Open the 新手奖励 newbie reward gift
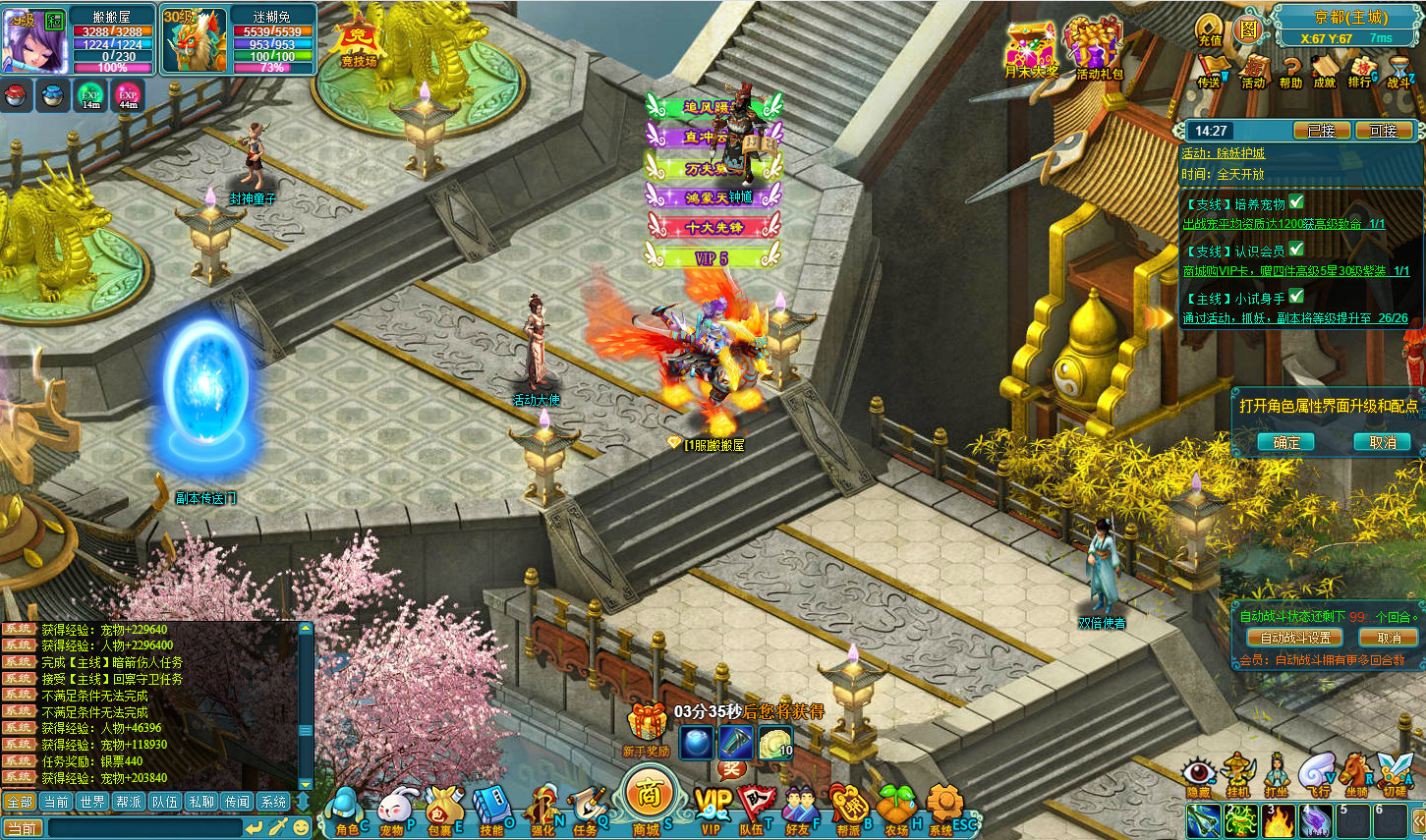 point(647,727)
